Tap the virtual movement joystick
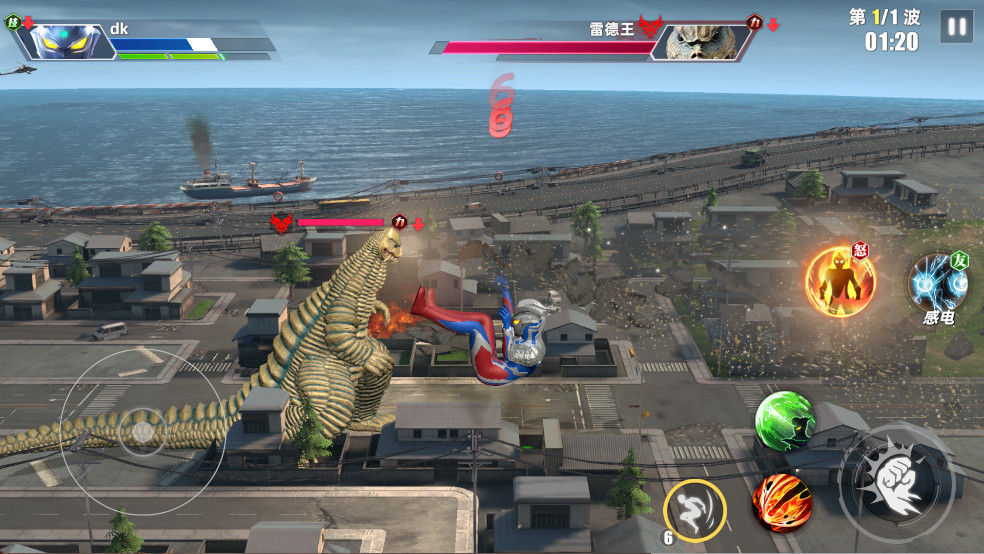Viewport: 984px width, 554px height. click(x=141, y=430)
